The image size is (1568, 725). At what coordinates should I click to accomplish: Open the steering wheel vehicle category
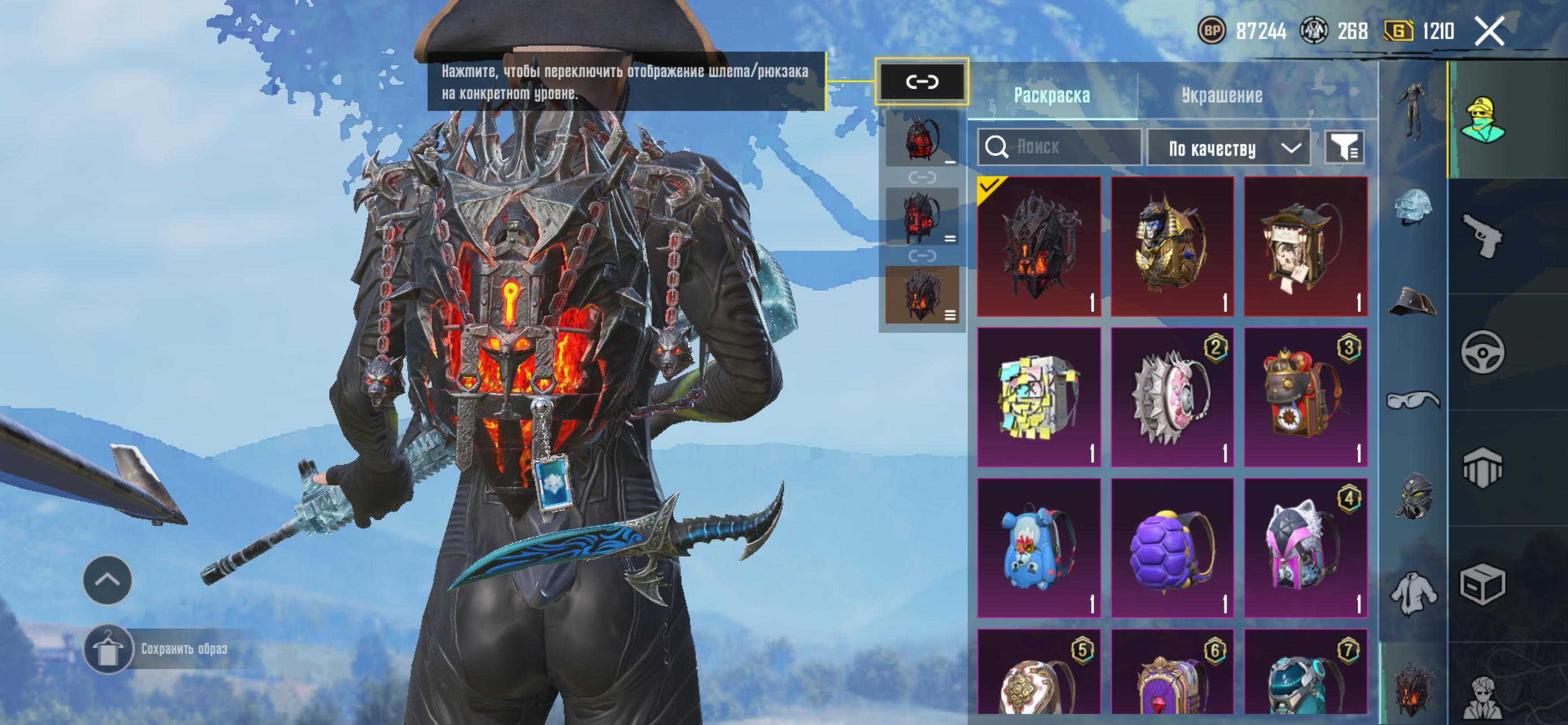[x=1482, y=352]
